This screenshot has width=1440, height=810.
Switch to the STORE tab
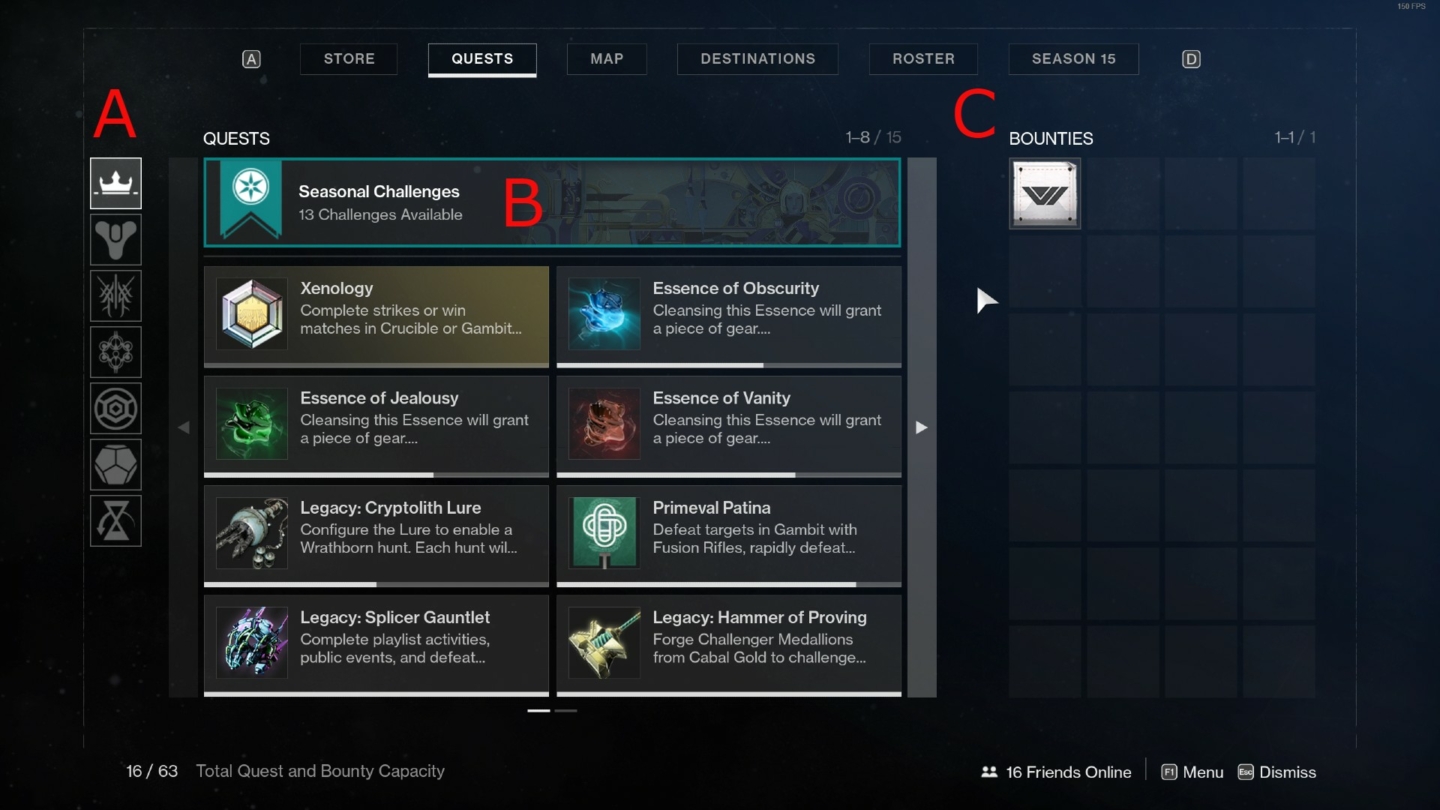coord(348,58)
